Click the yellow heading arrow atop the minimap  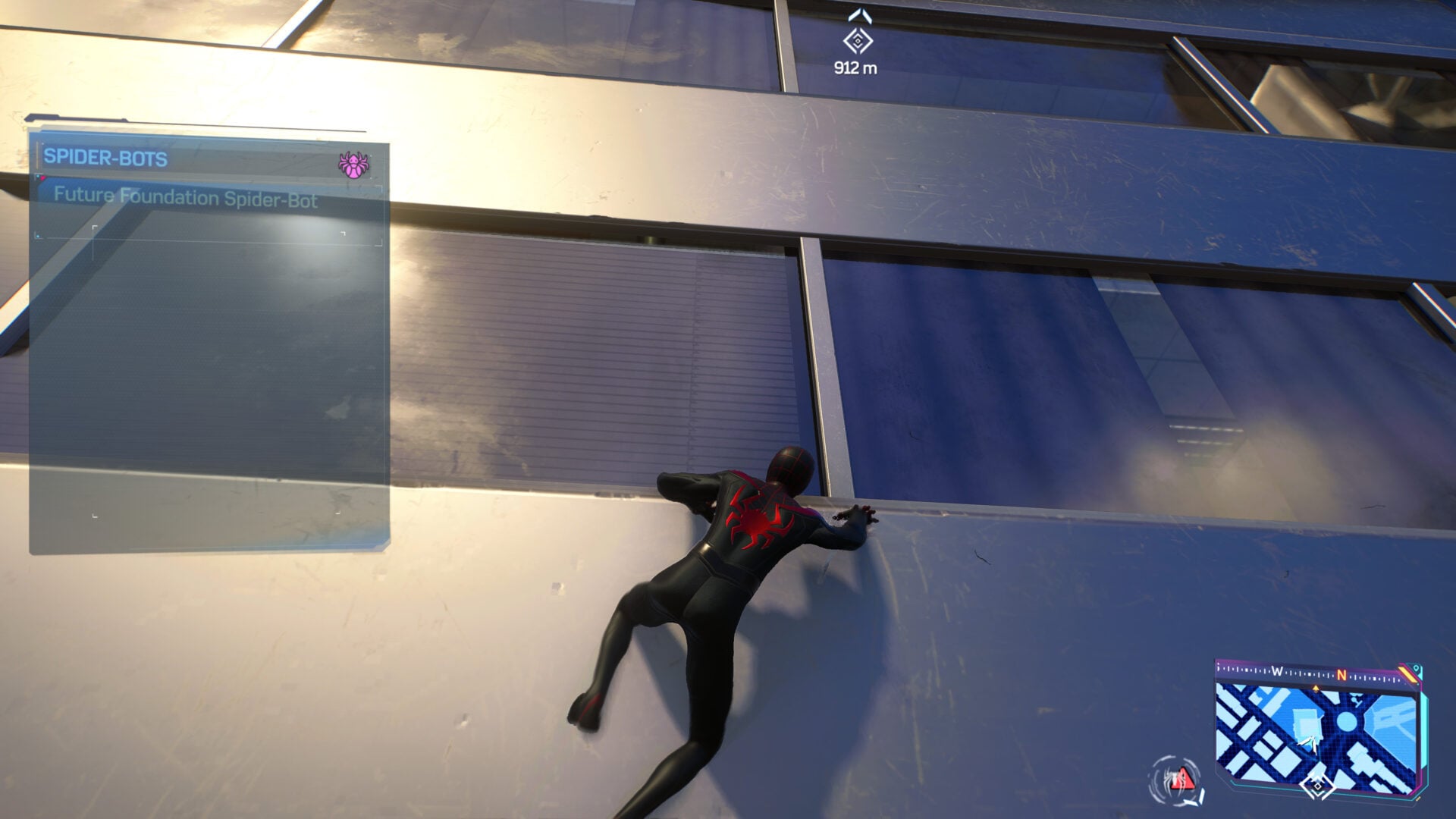1316,689
